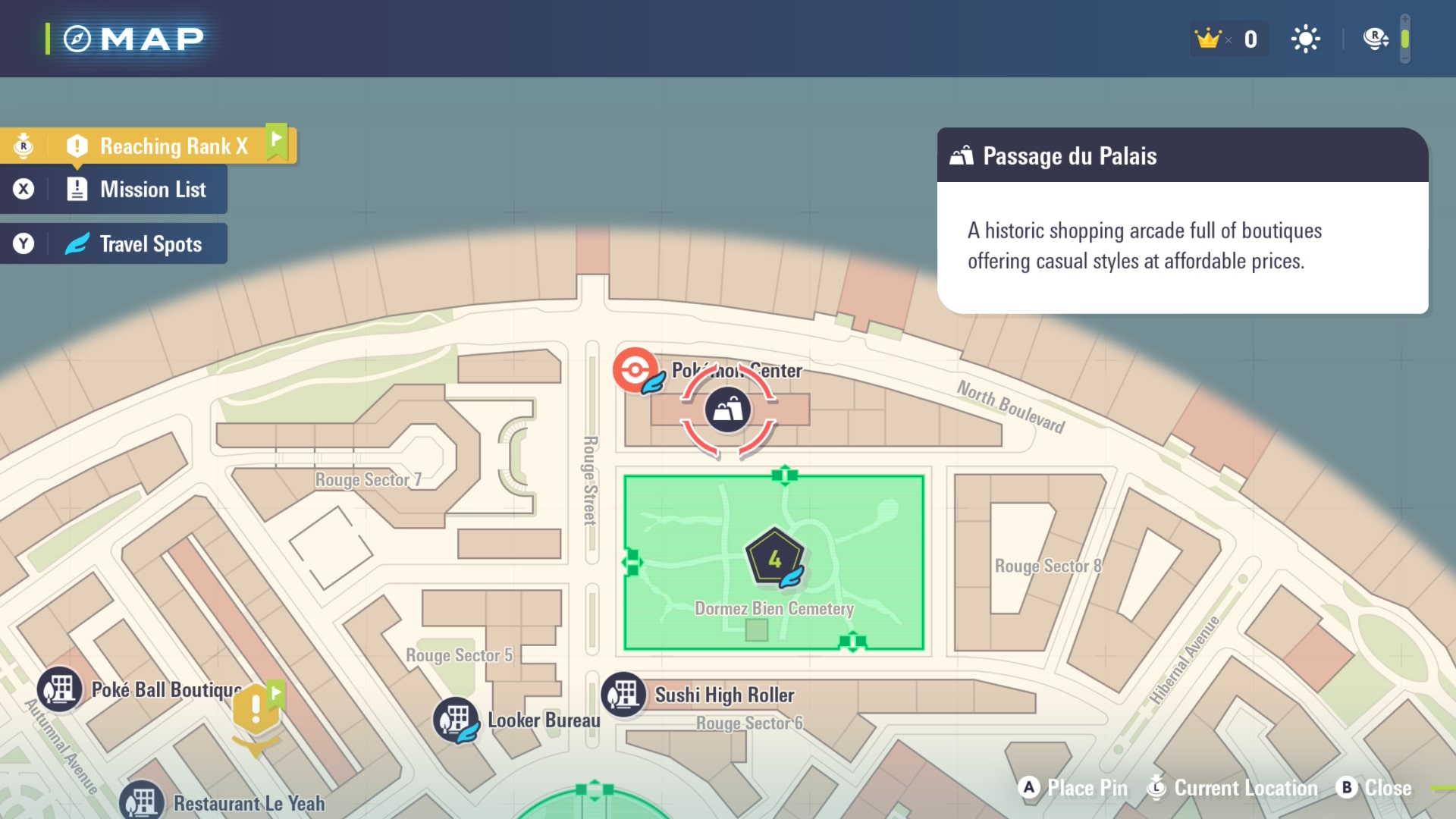Viewport: 1456px width, 819px height.
Task: Select the Pokémon Center map marker
Action: (x=635, y=370)
